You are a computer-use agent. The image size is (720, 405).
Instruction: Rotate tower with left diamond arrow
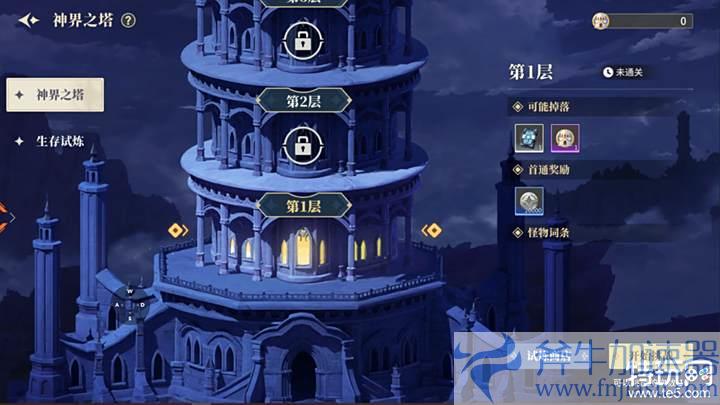(177, 230)
